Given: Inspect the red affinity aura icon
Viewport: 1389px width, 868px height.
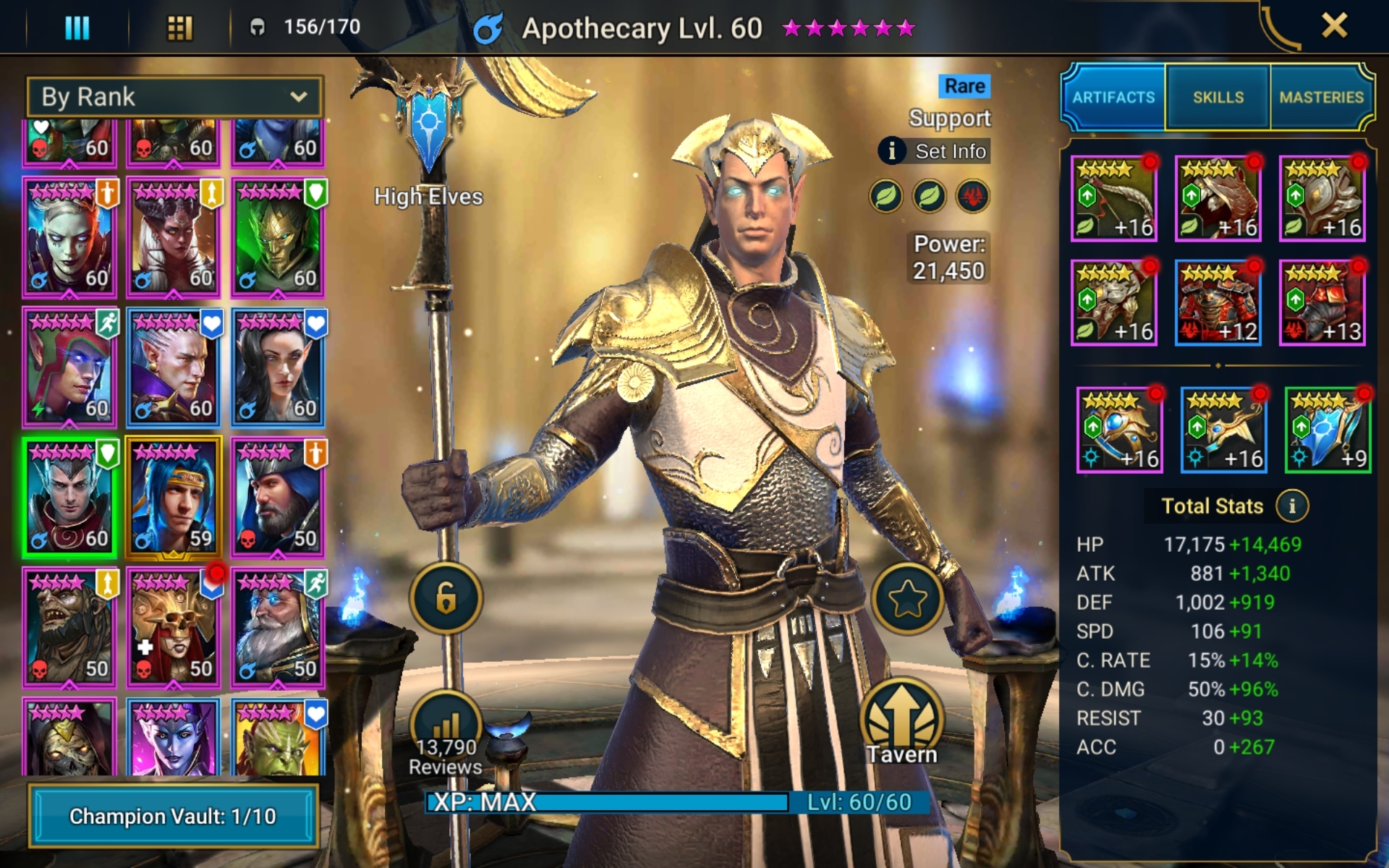Looking at the screenshot, I should (973, 197).
